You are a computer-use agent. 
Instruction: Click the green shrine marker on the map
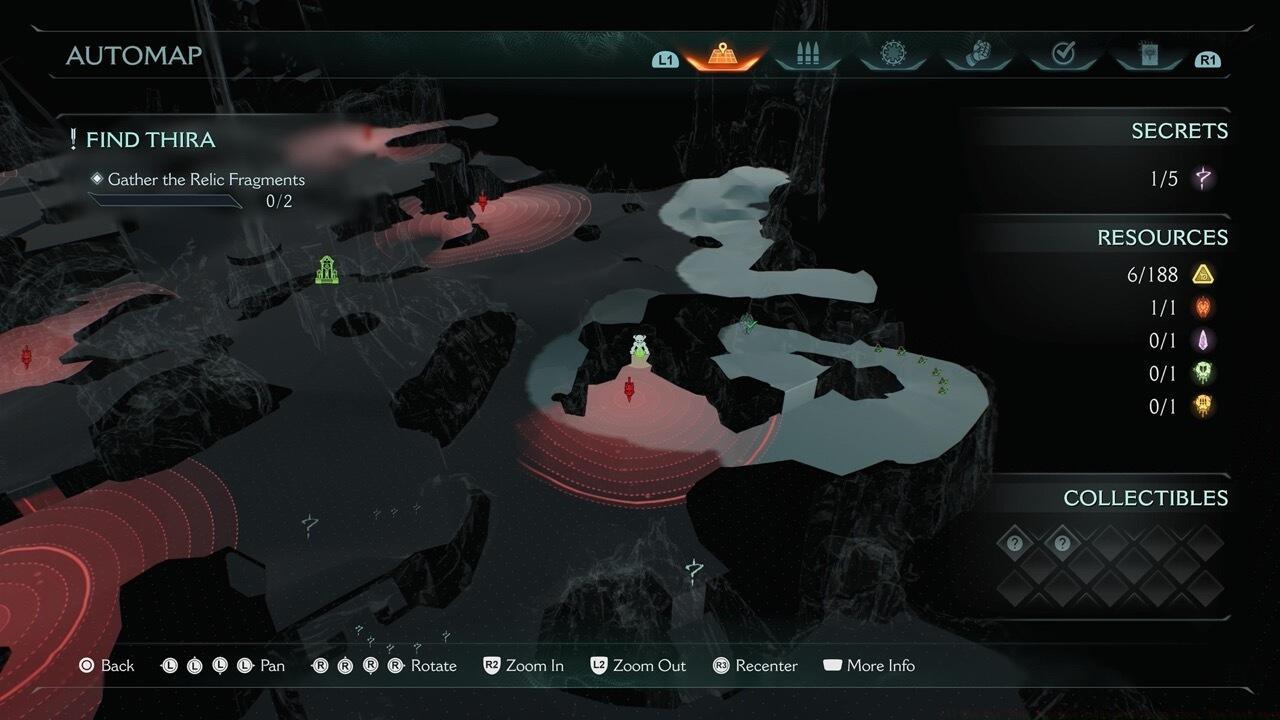(x=326, y=269)
